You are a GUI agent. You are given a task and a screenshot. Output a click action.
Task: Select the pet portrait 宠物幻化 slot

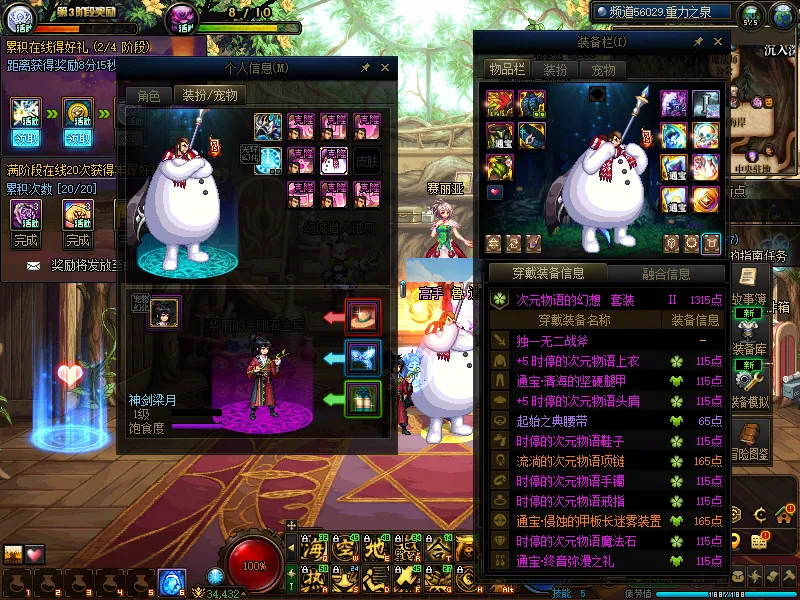tap(164, 312)
